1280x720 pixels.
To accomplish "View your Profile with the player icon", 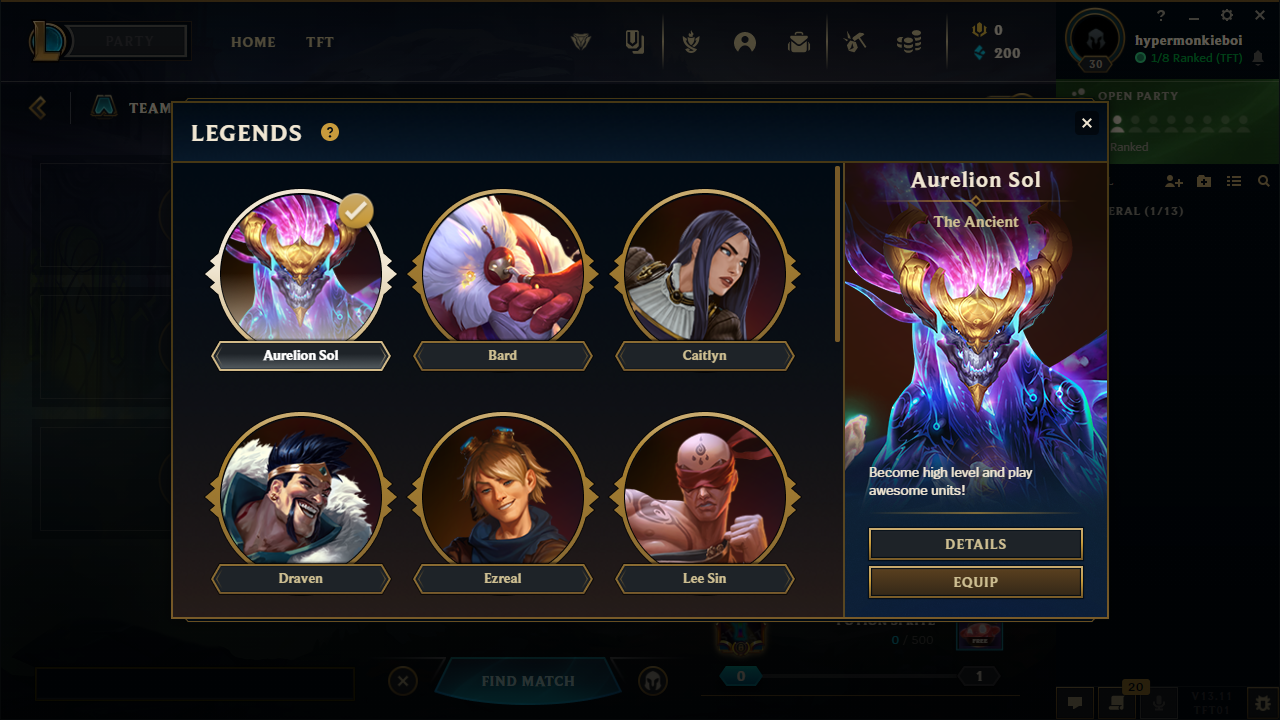I will coord(745,42).
